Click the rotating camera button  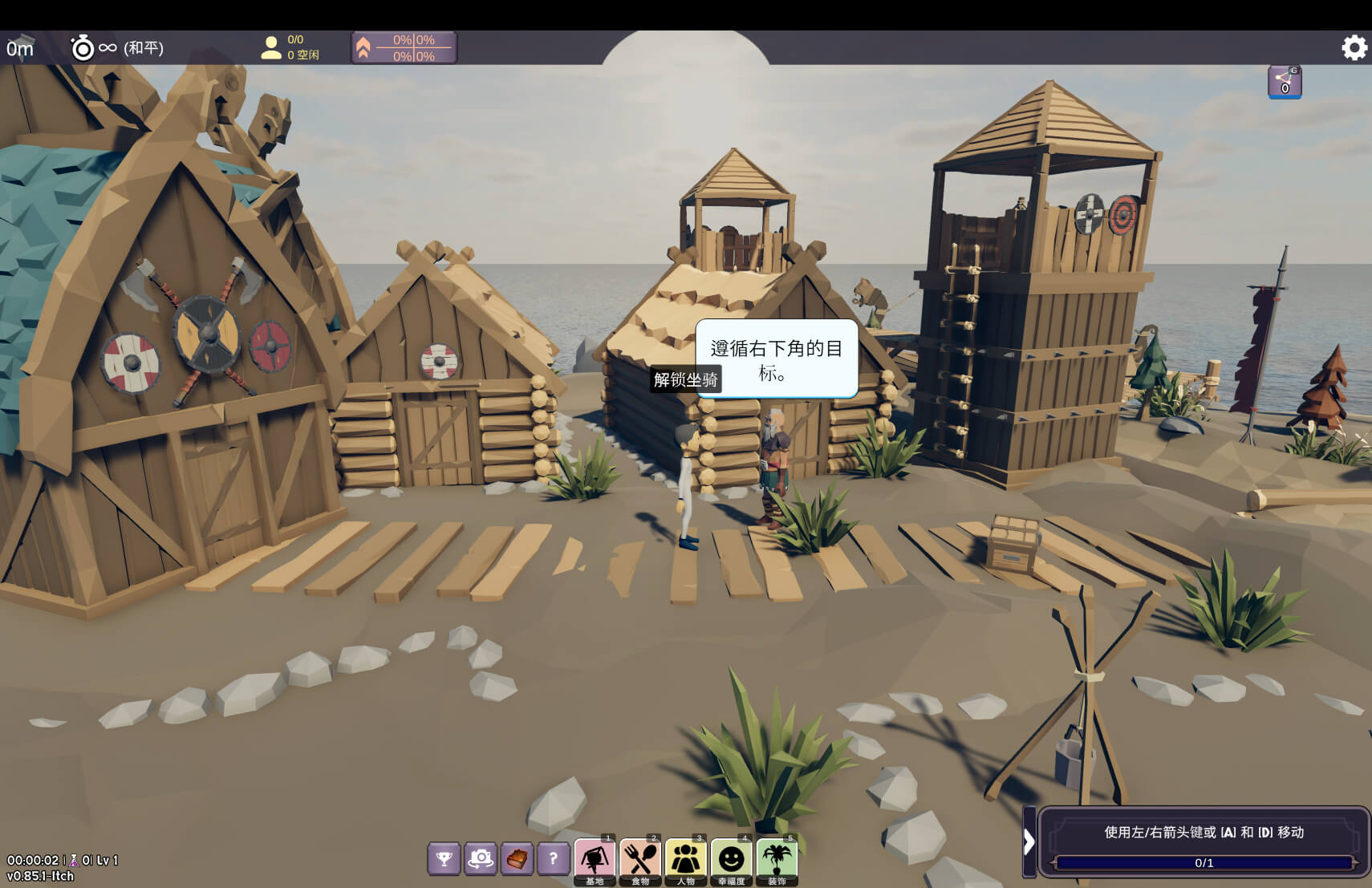pyautogui.click(x=481, y=859)
